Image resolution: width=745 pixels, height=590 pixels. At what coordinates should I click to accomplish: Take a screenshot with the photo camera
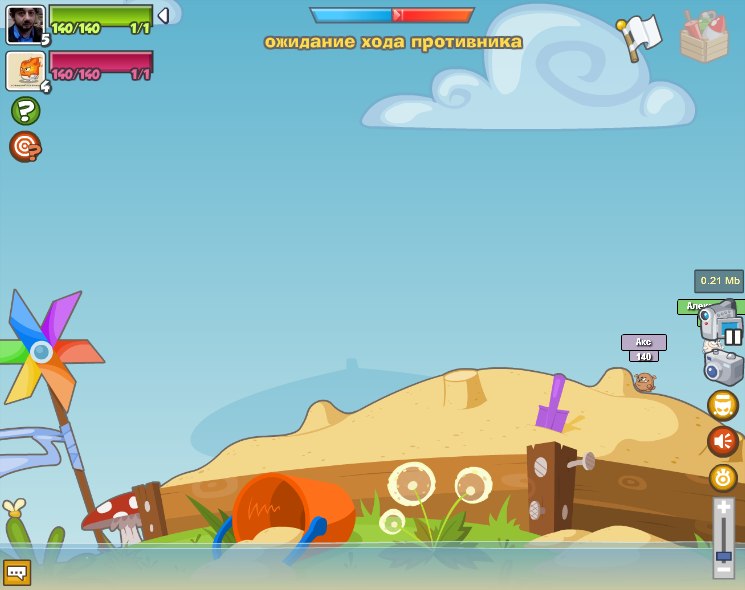723,366
